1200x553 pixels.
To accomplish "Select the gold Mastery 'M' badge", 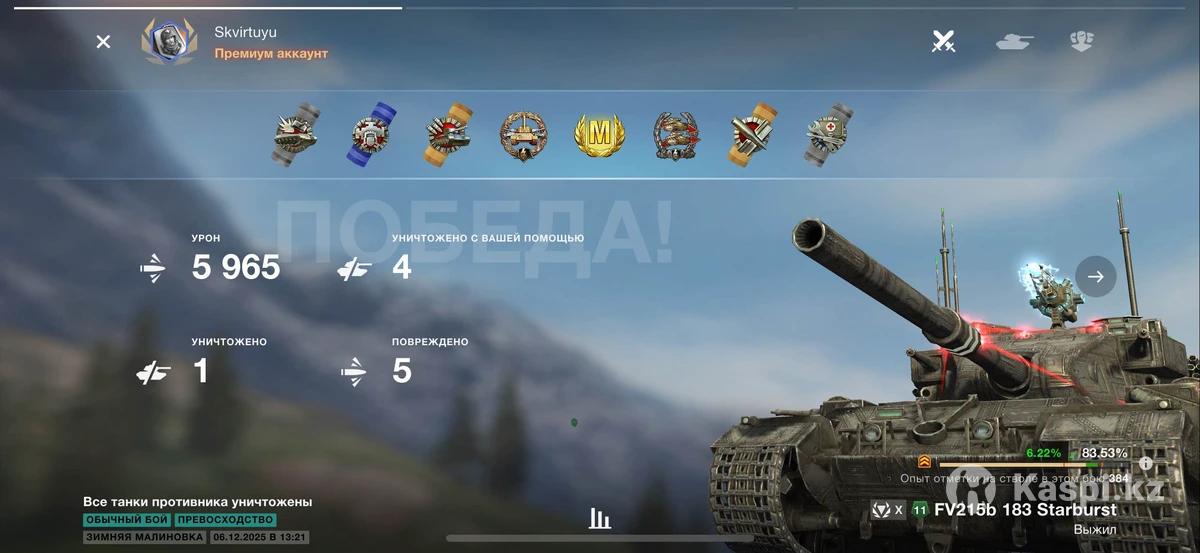I will click(599, 135).
